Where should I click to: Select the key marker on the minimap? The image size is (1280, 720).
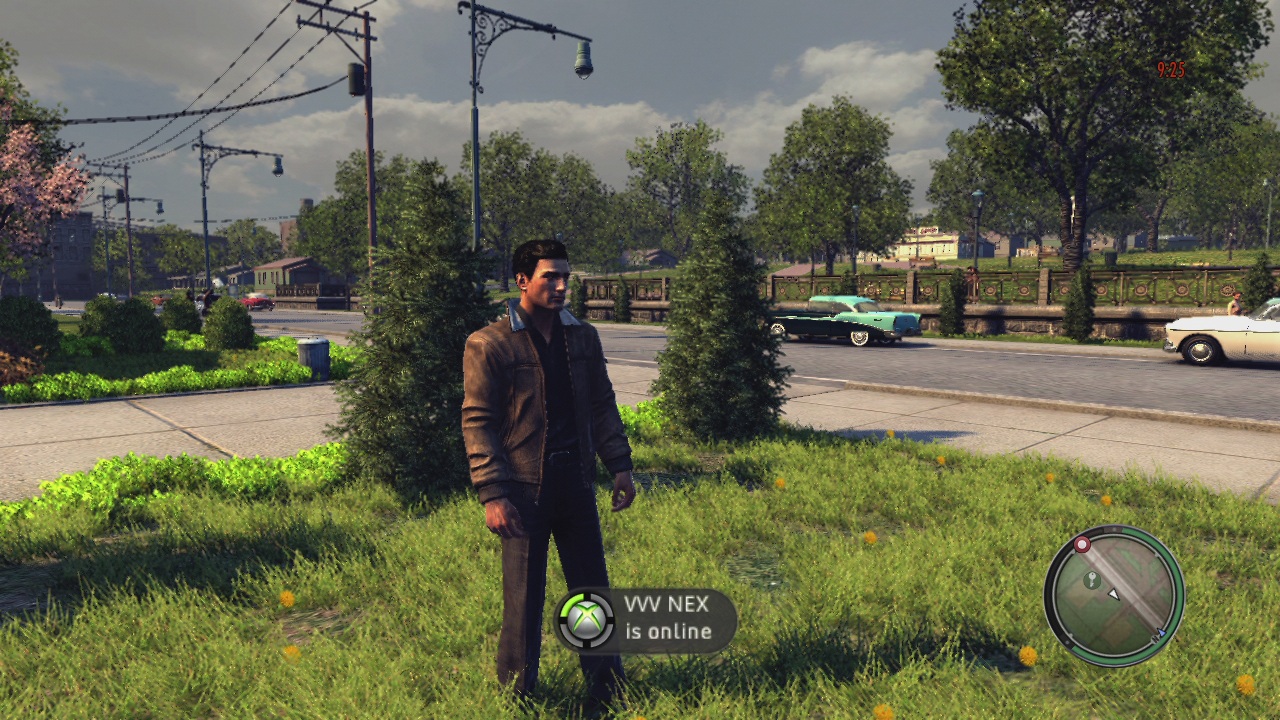tap(1091, 579)
